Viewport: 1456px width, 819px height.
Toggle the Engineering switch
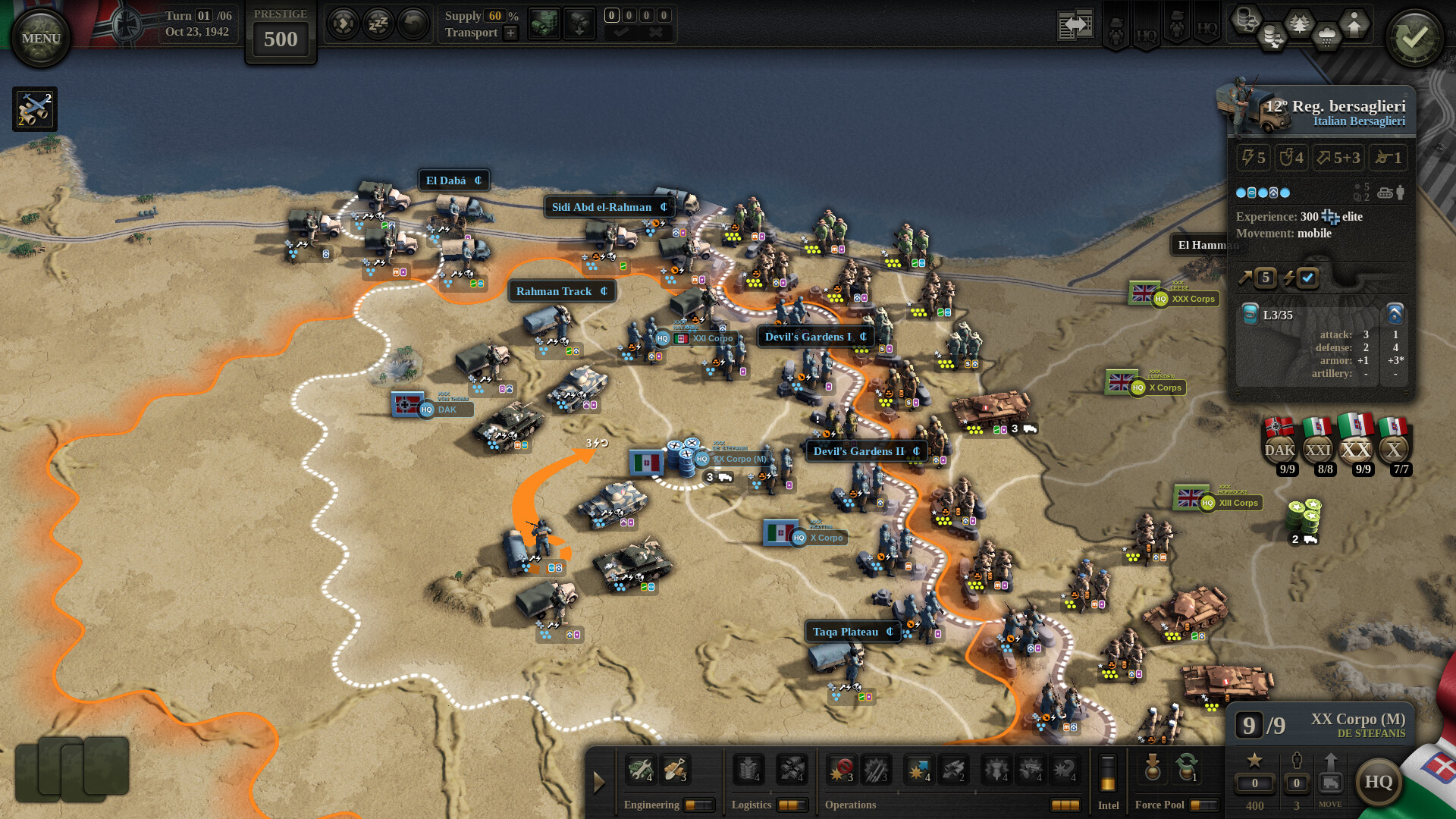(x=700, y=805)
